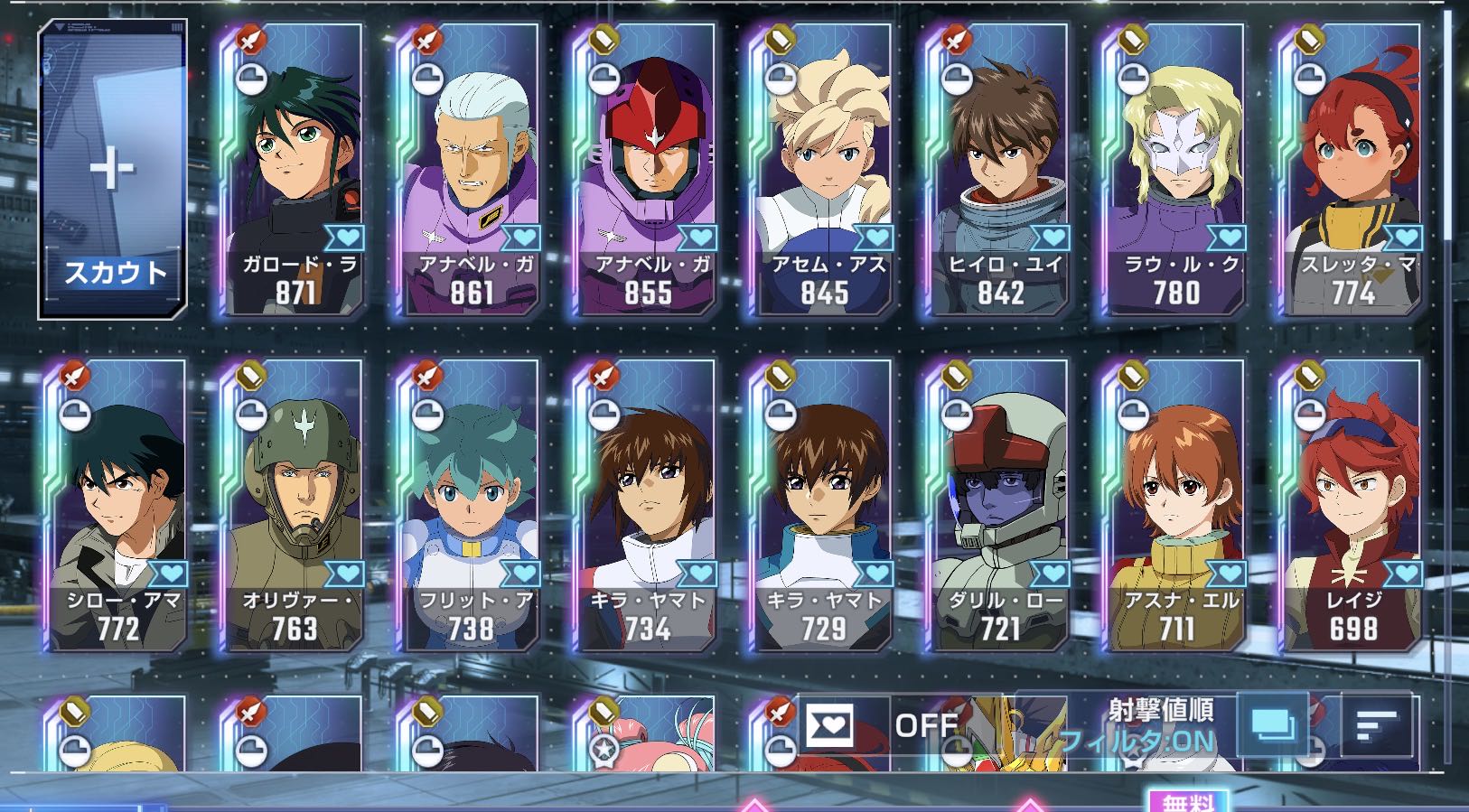Choose Asuna Elmarit card rated 711
The height and width of the screenshot is (812, 1469).
pyautogui.click(x=1174, y=506)
